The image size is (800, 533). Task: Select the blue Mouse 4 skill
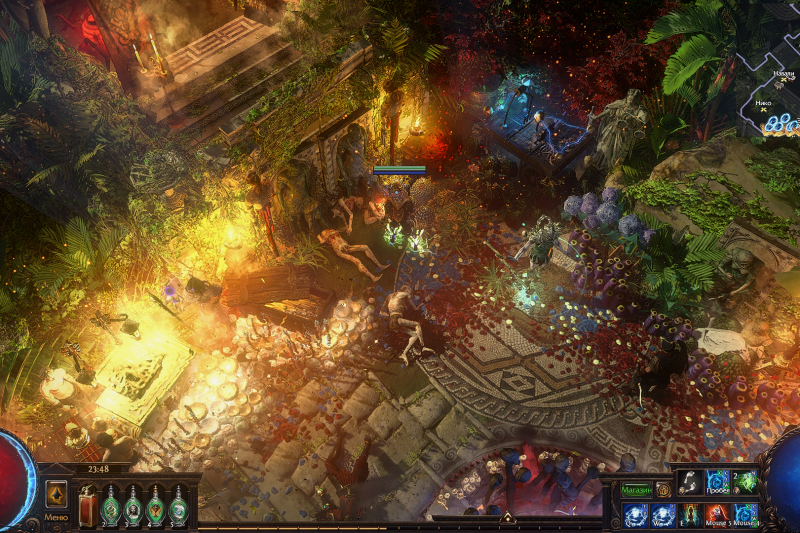[745, 515]
